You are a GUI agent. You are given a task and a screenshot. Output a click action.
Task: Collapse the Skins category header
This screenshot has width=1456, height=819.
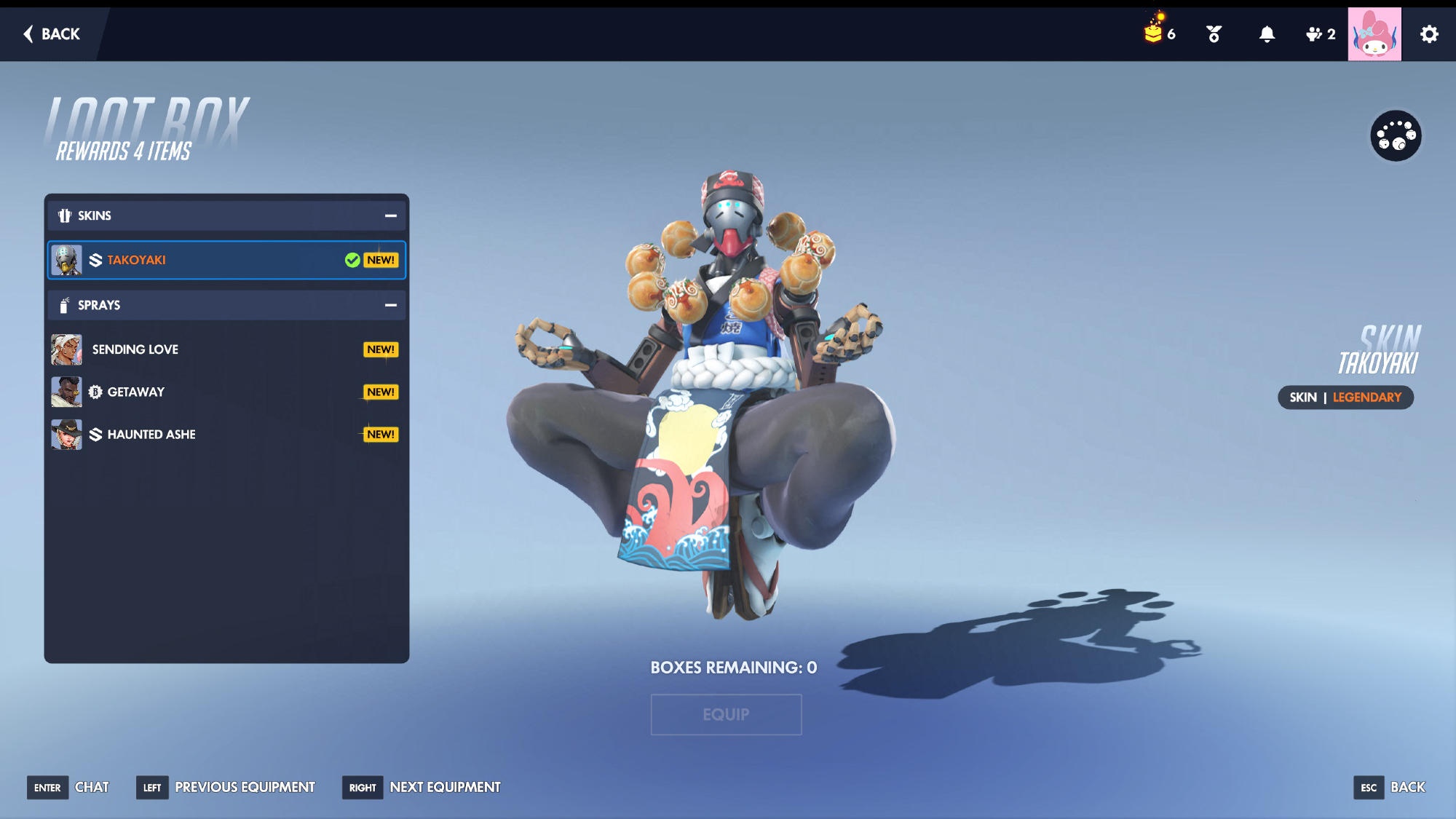pyautogui.click(x=390, y=215)
